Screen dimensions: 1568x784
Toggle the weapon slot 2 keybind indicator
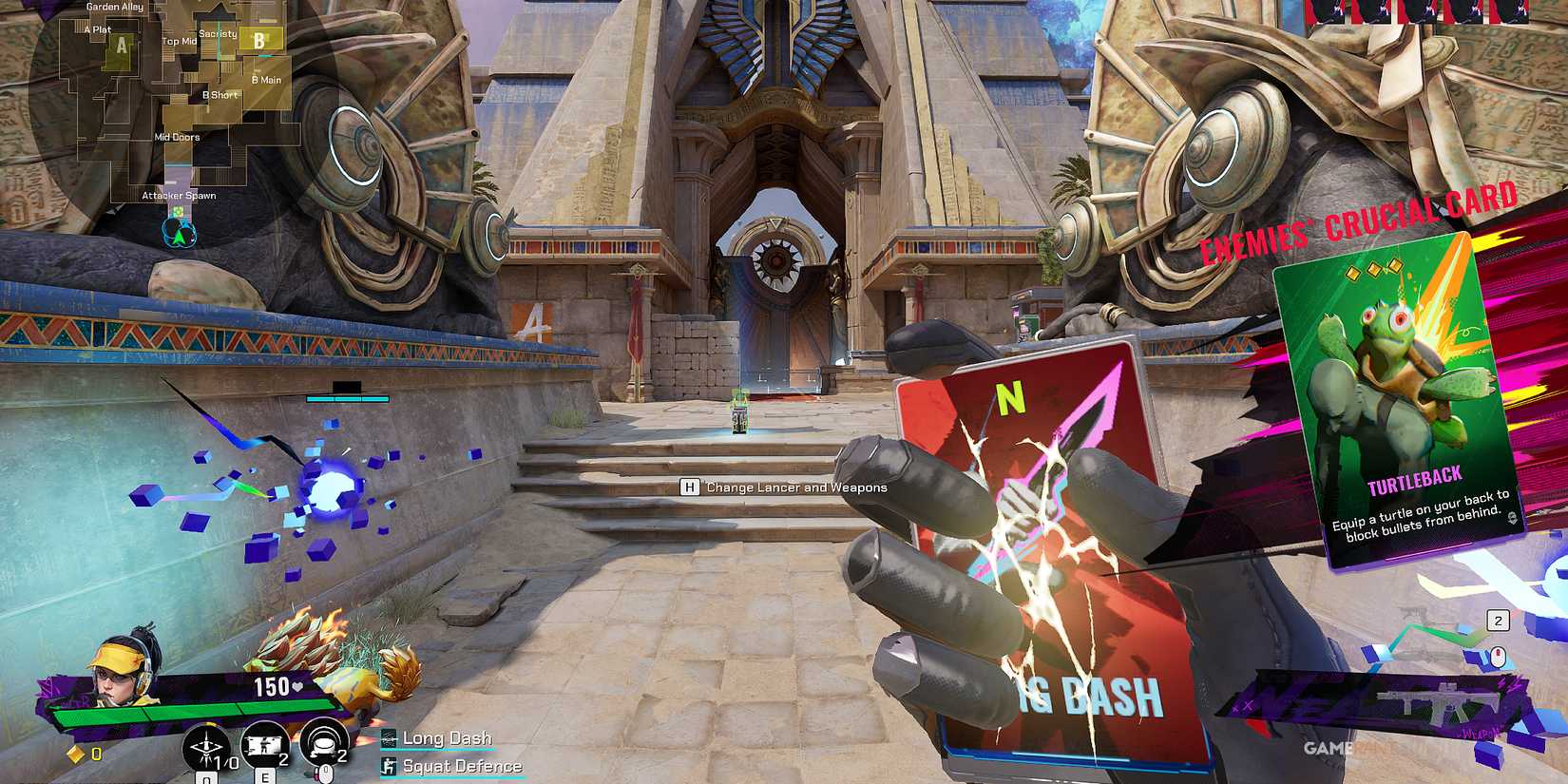(x=1498, y=620)
